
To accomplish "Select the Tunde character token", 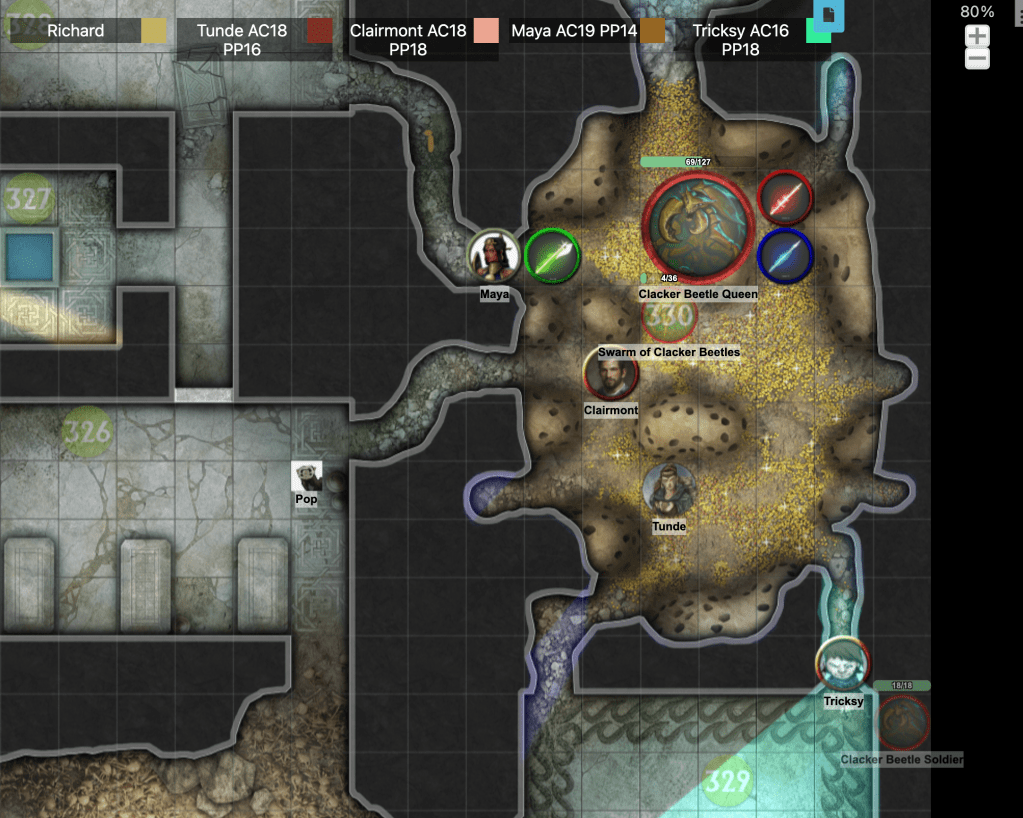I will tap(669, 490).
